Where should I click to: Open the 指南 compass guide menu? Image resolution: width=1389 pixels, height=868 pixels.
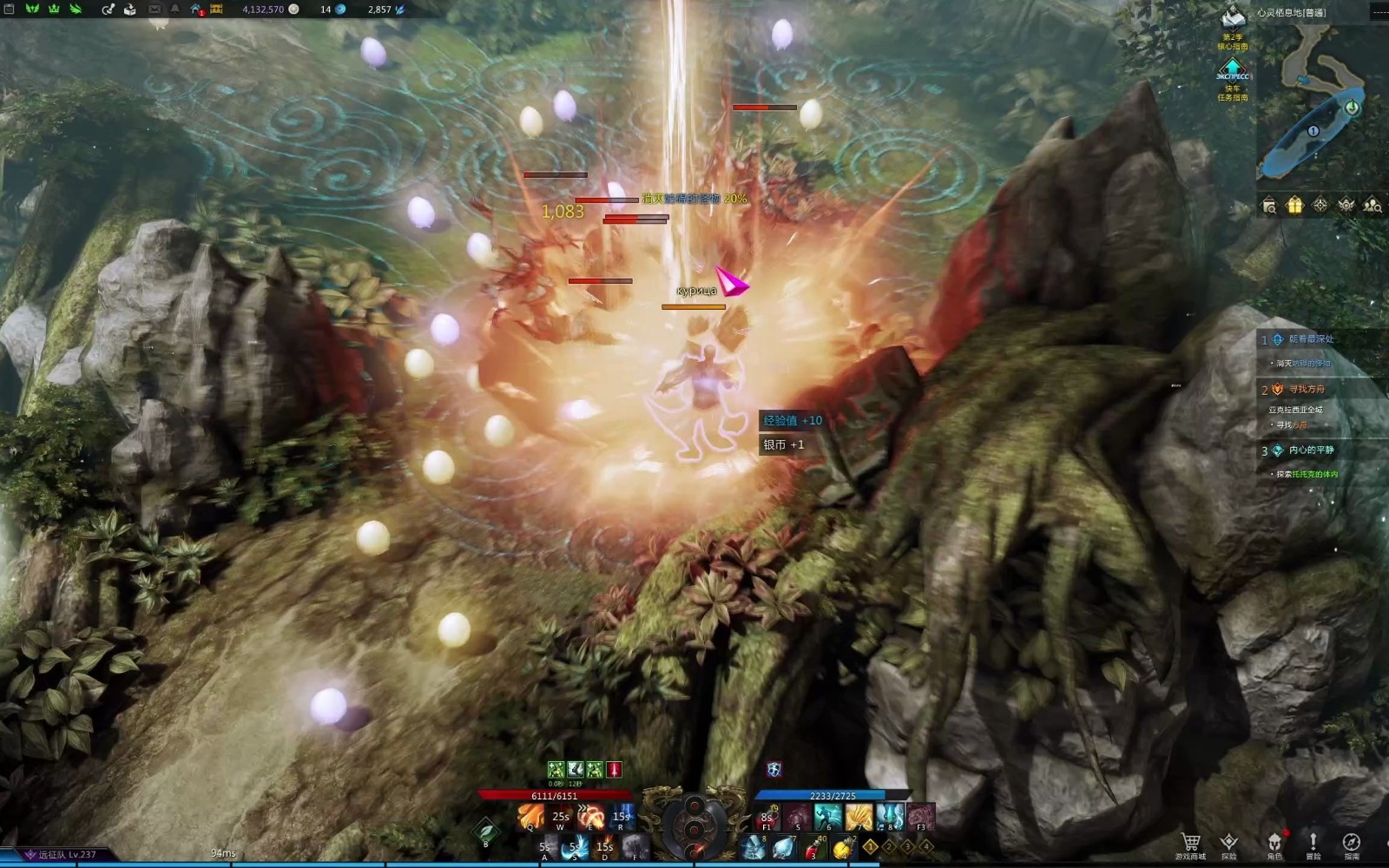pos(1352,842)
